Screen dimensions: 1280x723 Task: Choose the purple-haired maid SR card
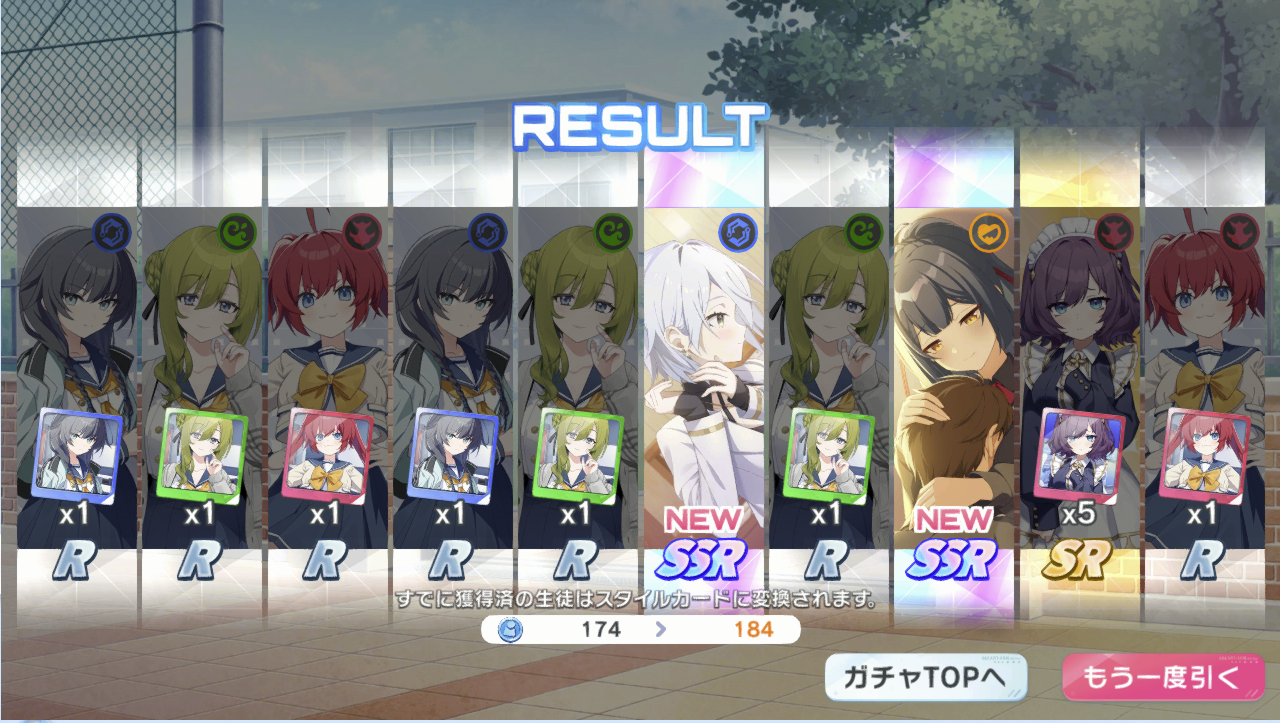pyautogui.click(x=1080, y=380)
